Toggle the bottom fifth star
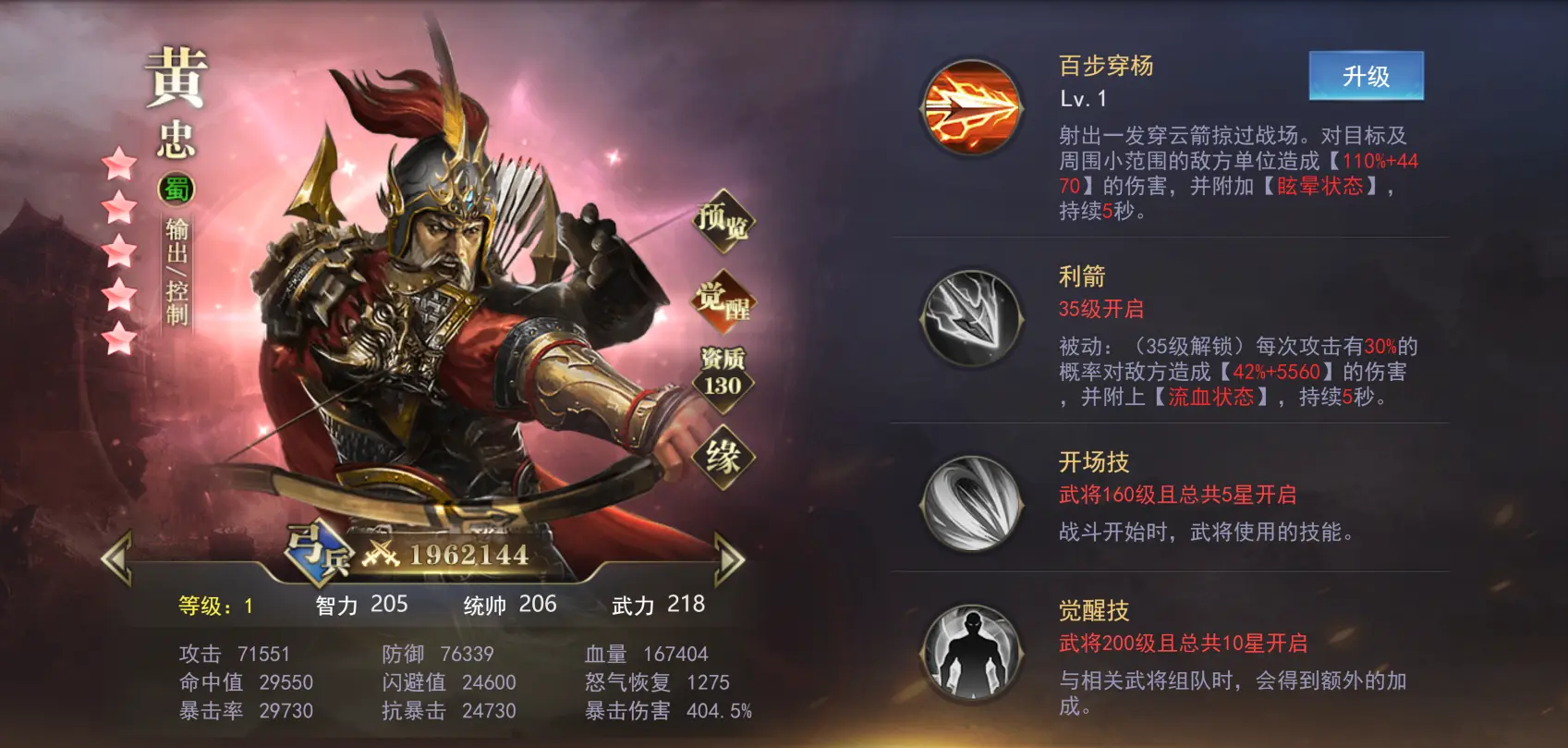Image resolution: width=1568 pixels, height=748 pixels. (118, 337)
